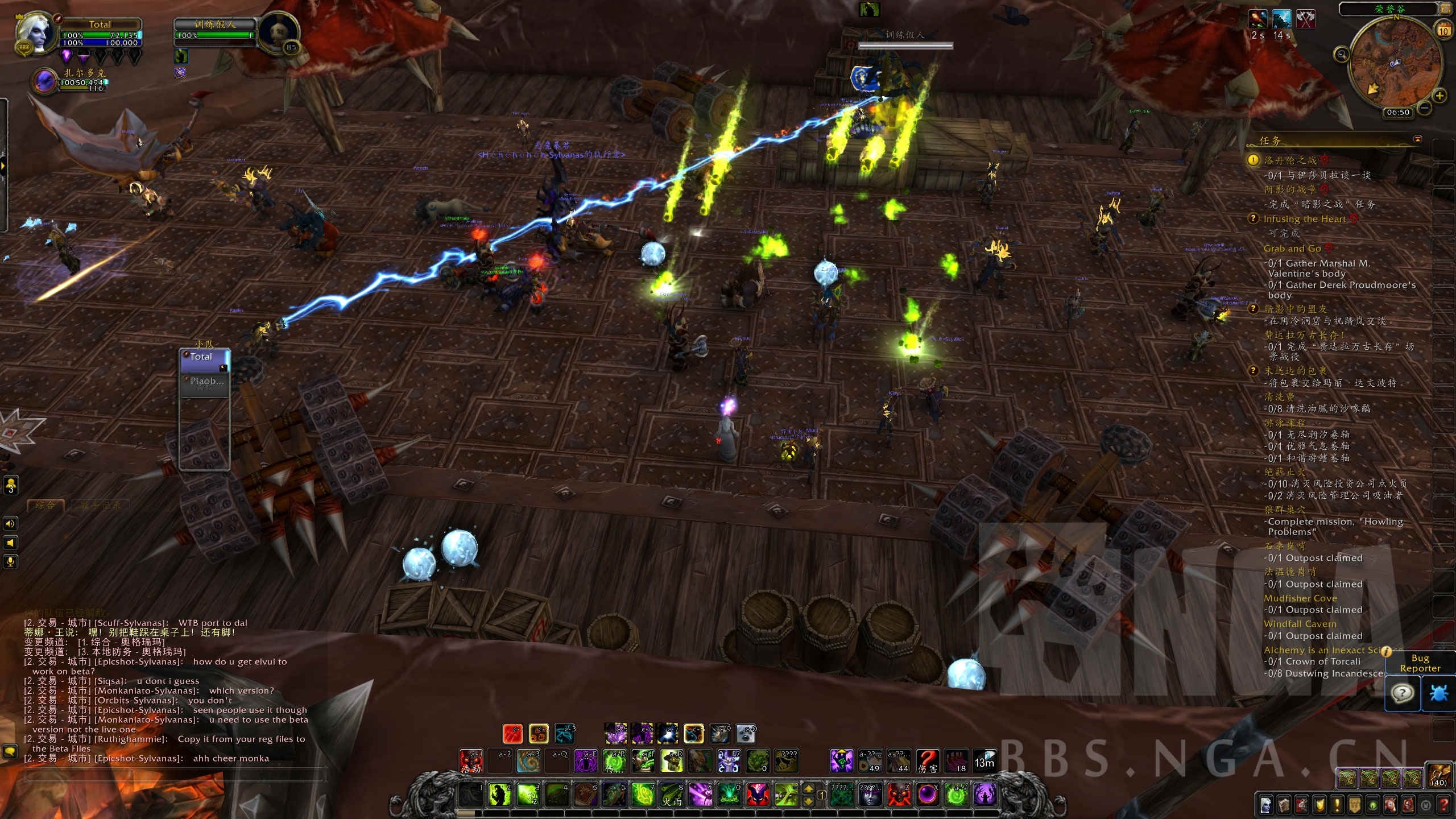Image resolution: width=1456 pixels, height=819 pixels.
Task: Switch to the combat log chat tab
Action: [x=100, y=505]
